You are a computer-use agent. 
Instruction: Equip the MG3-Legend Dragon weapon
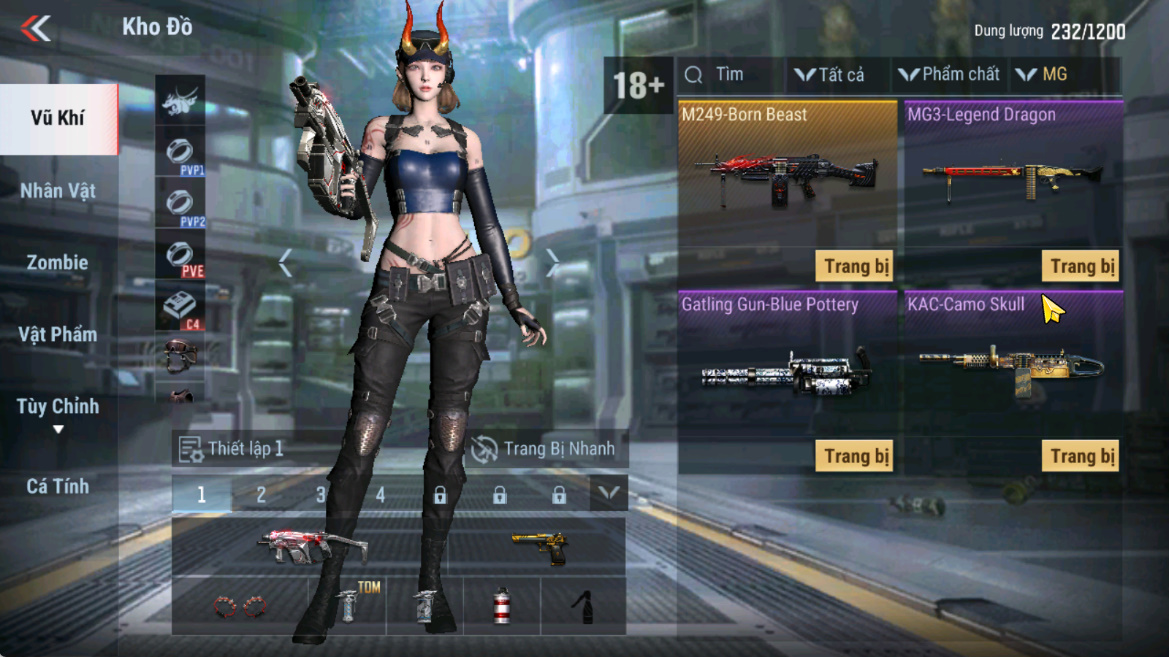pos(1081,266)
